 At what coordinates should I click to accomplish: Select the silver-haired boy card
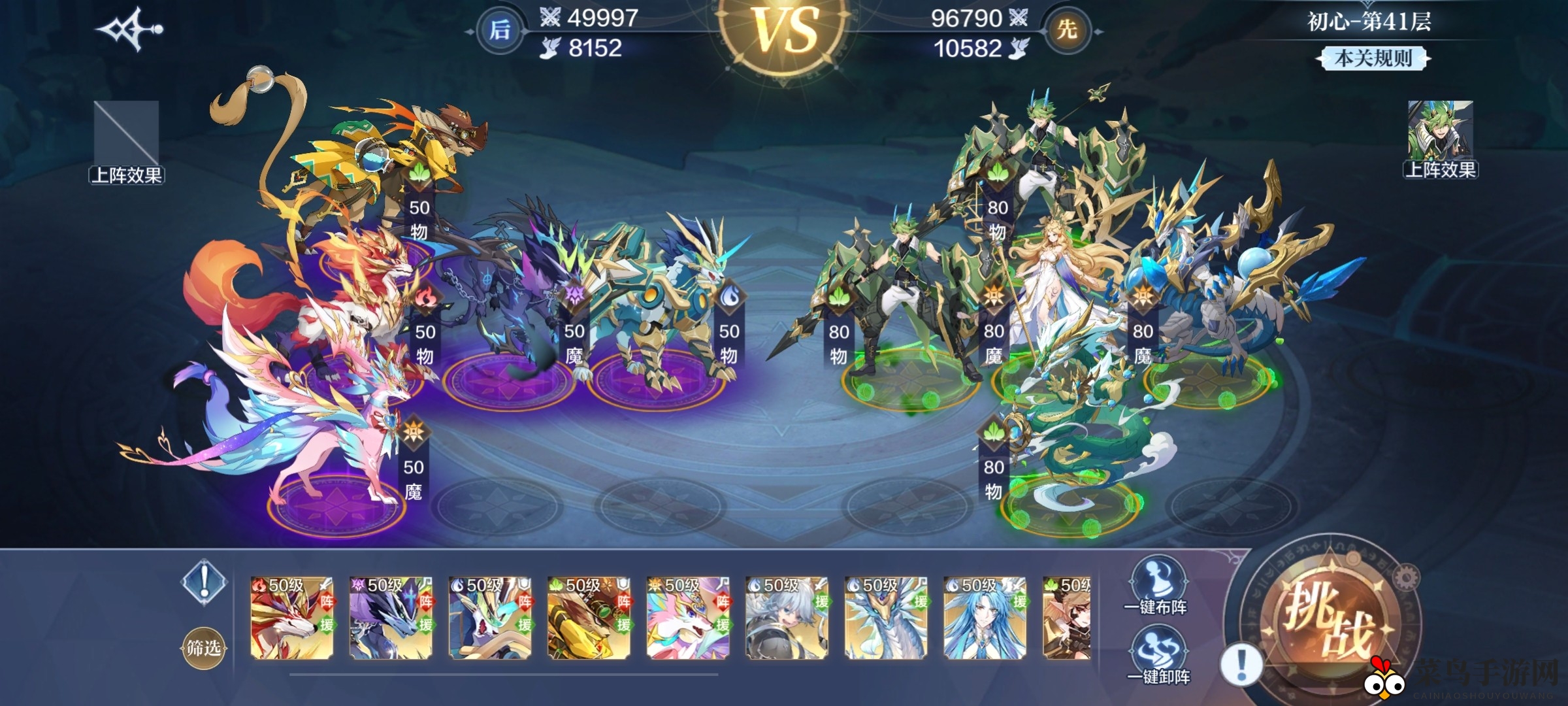point(787,617)
